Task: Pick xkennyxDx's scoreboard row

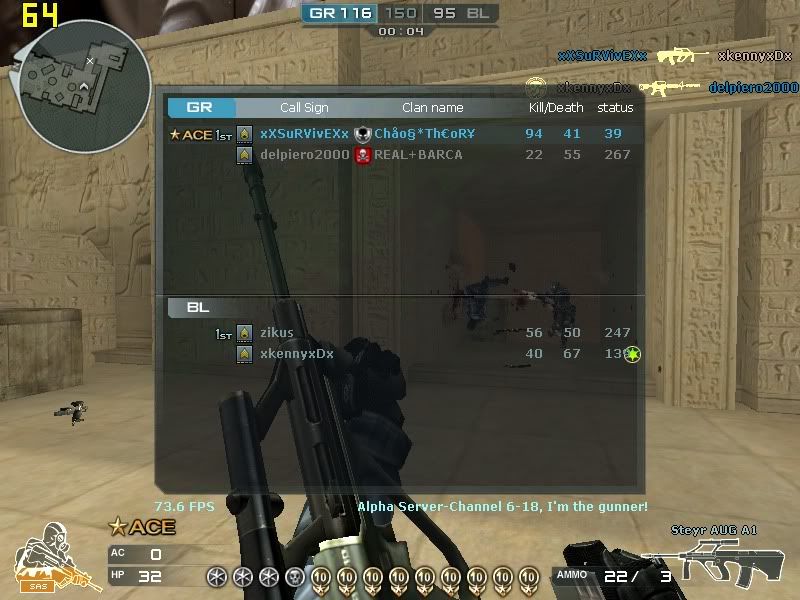Action: pyautogui.click(x=400, y=354)
